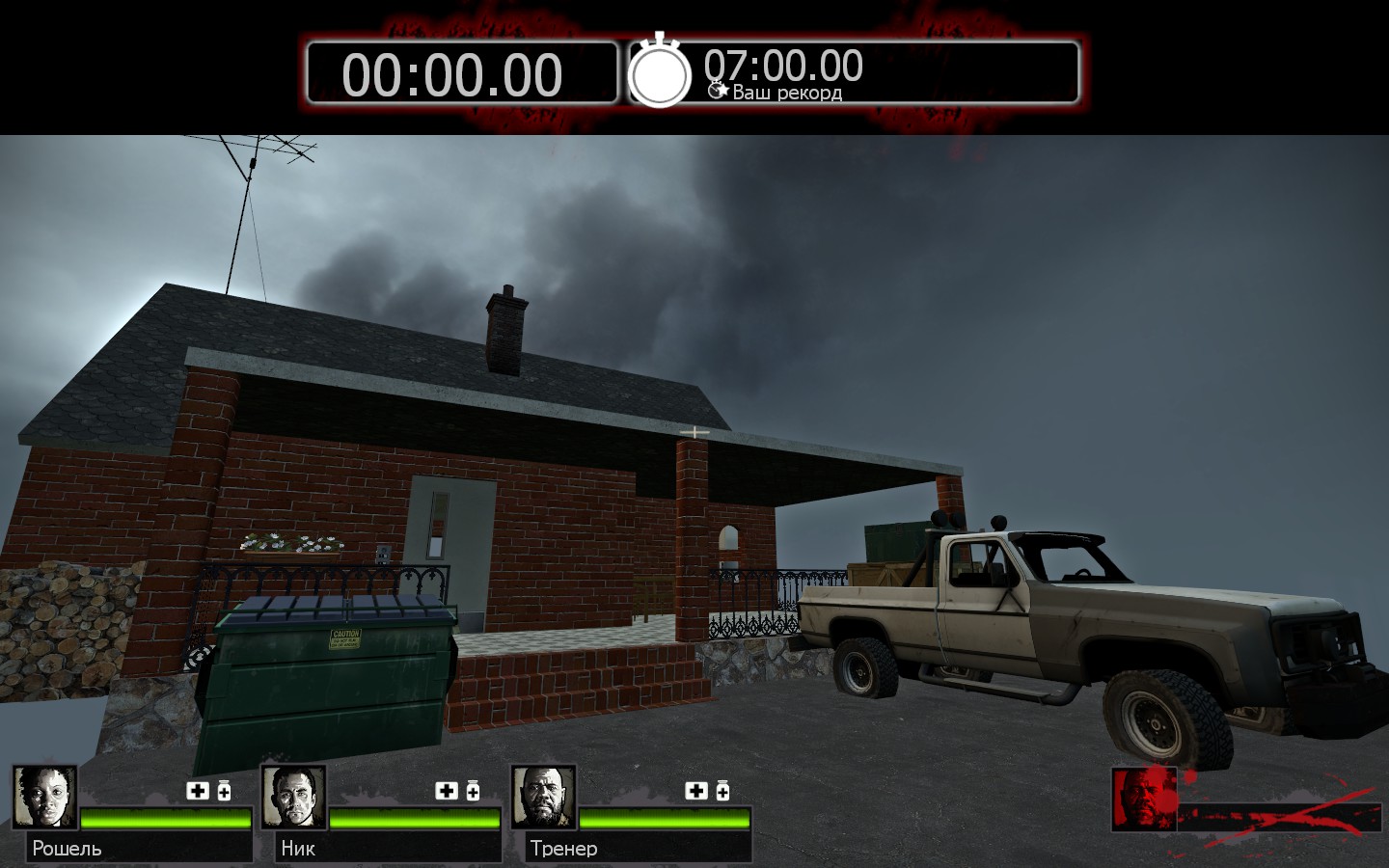This screenshot has width=1389, height=868.
Task: Select Rochelle's survivor portrait
Action: point(44,798)
